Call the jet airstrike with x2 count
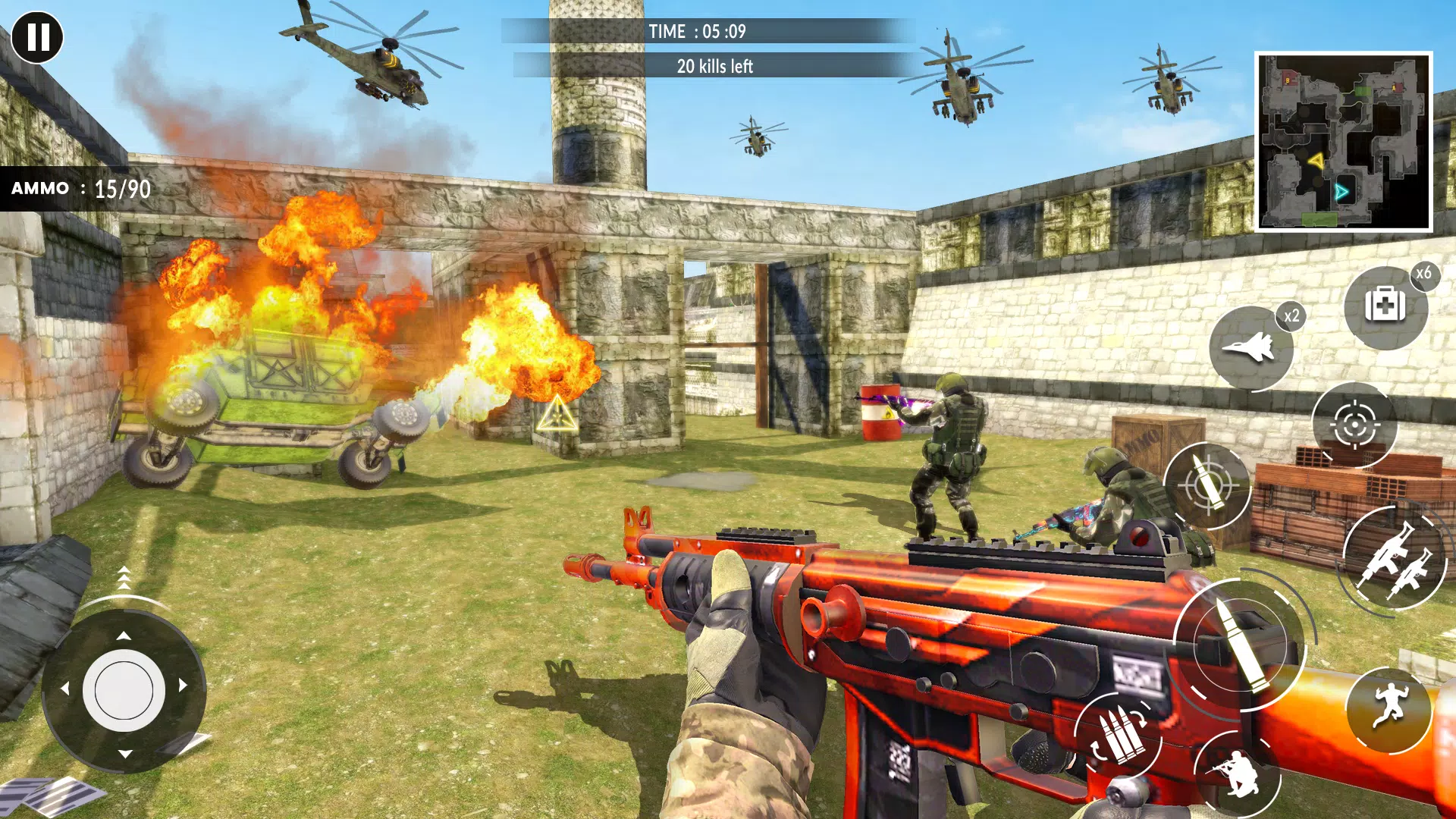The width and height of the screenshot is (1456, 819). [x=1251, y=348]
